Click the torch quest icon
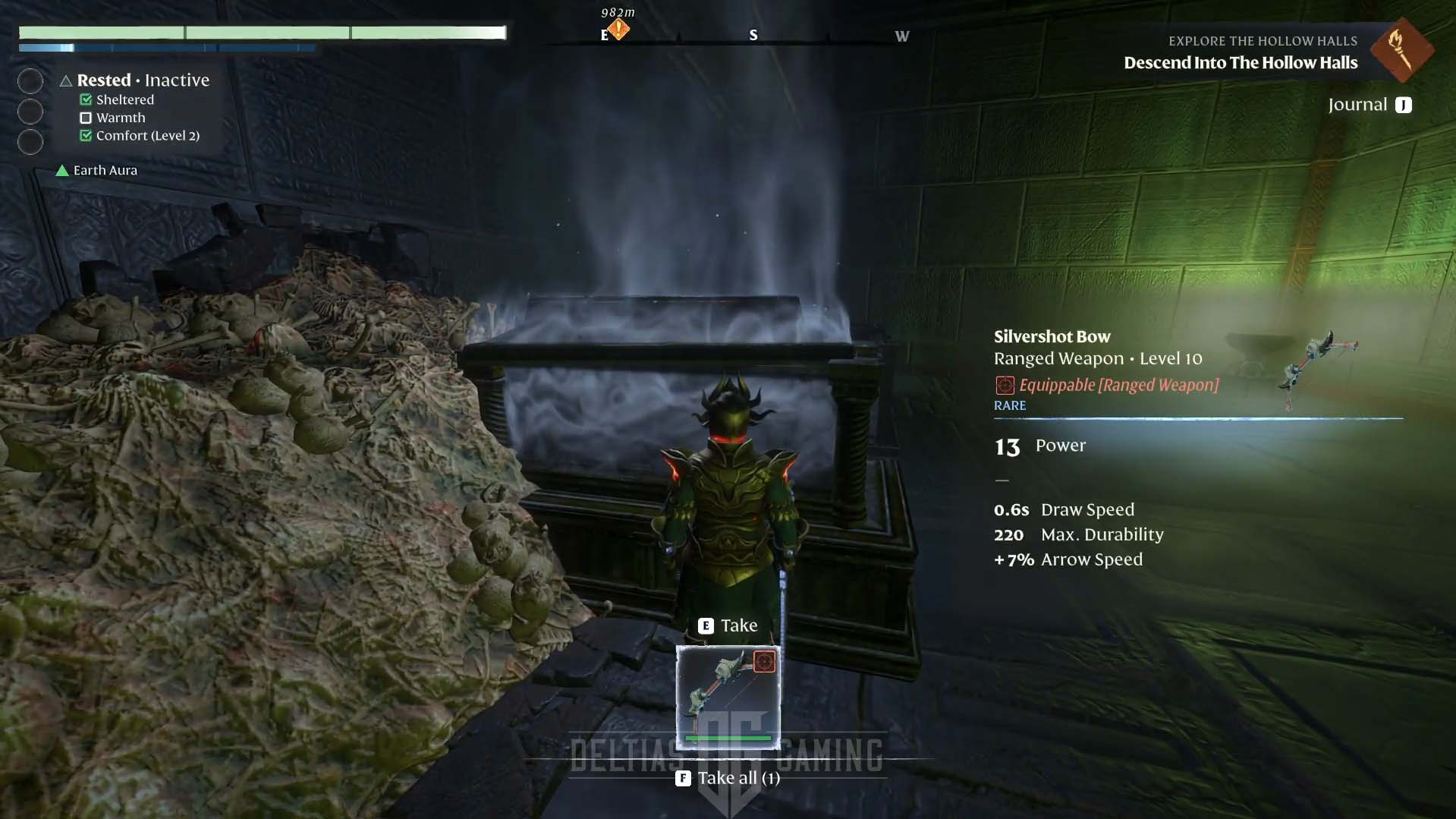Image resolution: width=1456 pixels, height=819 pixels. tap(1401, 49)
